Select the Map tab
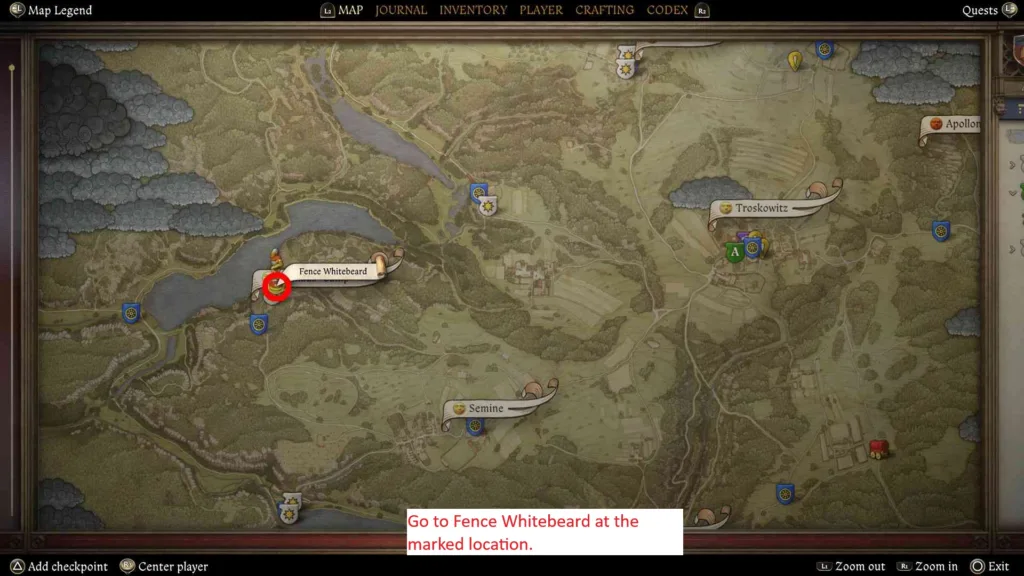The height and width of the screenshot is (576, 1024). 350,10
